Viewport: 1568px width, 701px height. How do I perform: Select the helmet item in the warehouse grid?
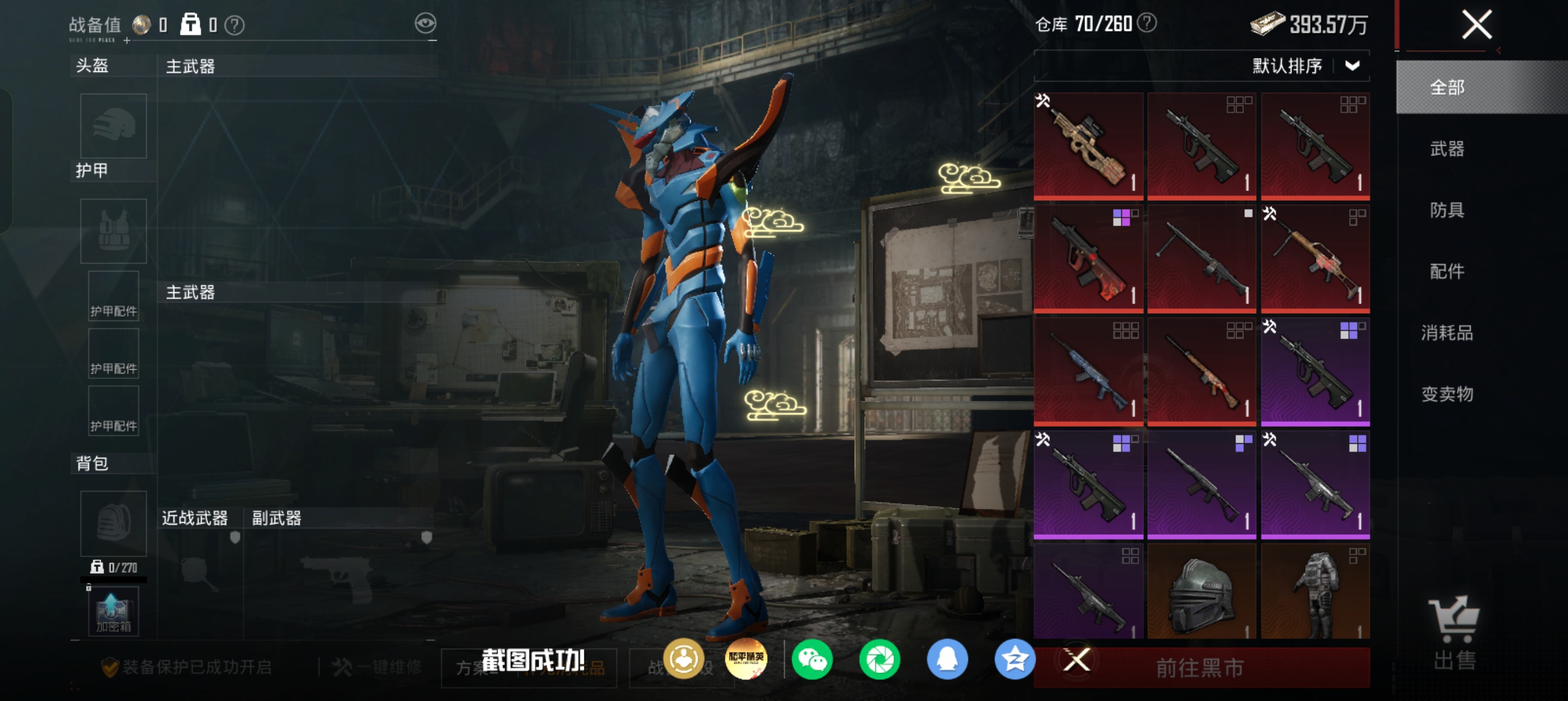(x=1201, y=591)
